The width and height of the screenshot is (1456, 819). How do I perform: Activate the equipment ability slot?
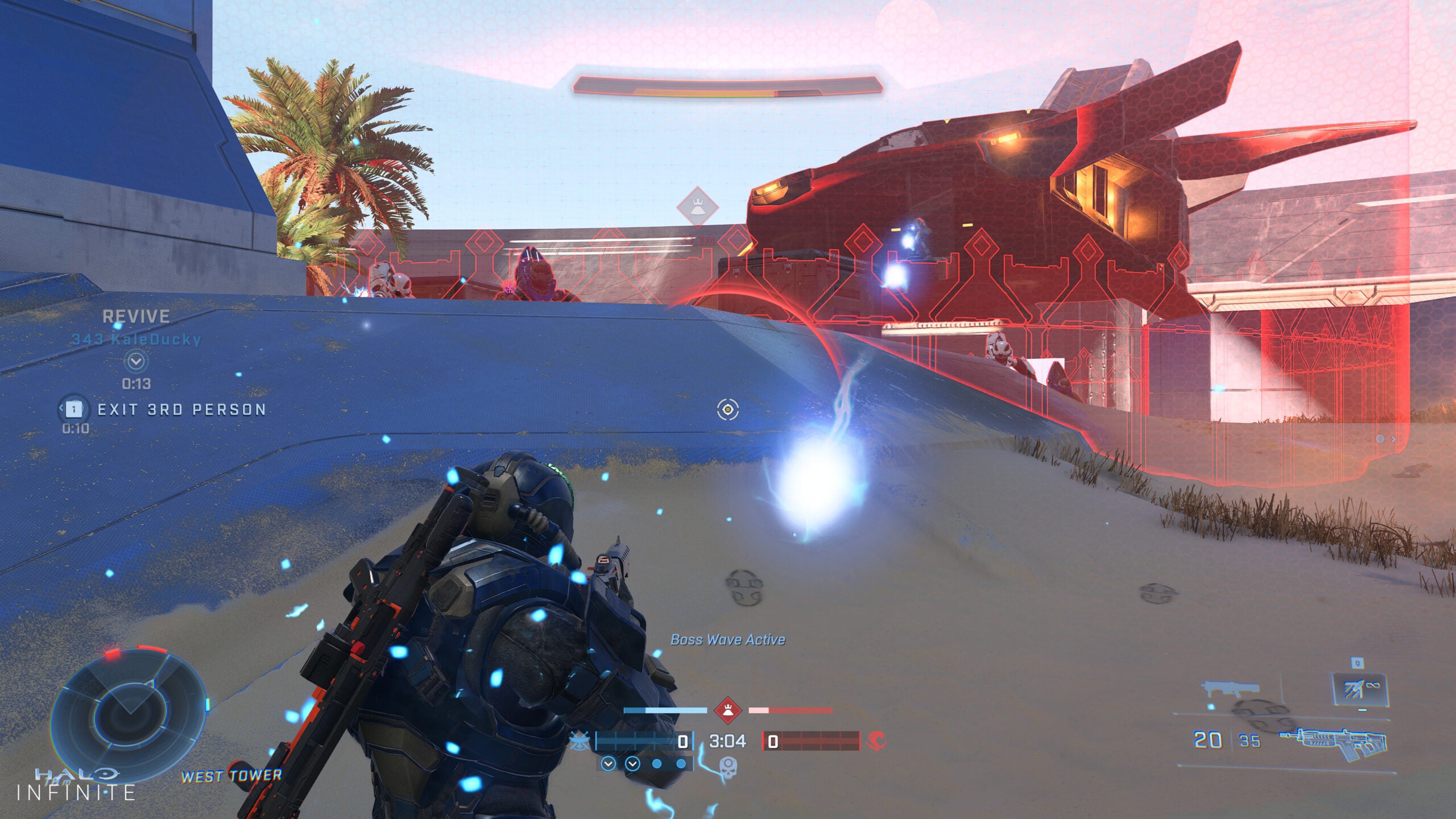coord(1360,689)
